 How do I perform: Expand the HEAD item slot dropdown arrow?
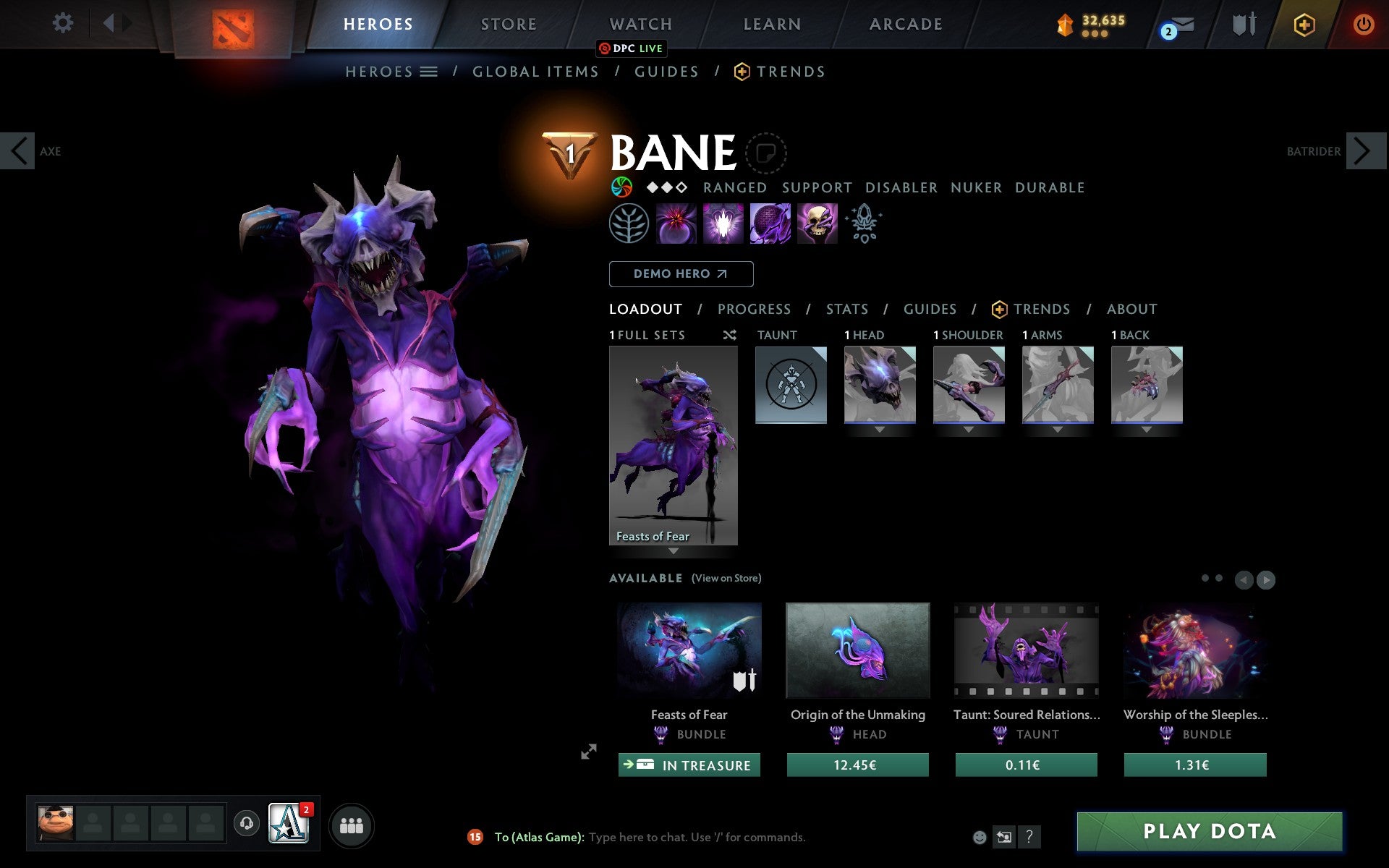point(879,428)
